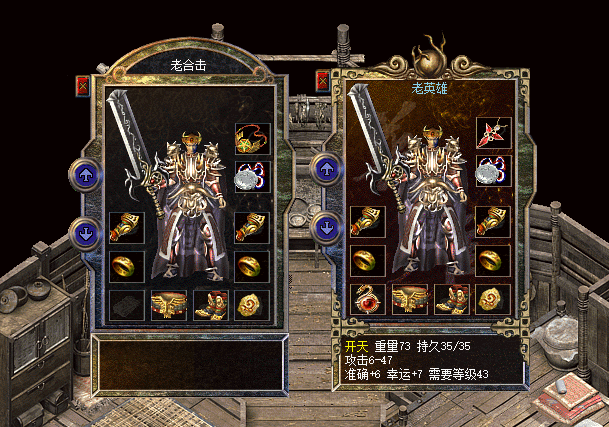
Task: Select the necklace slot in 老合击 panel
Action: [252, 138]
